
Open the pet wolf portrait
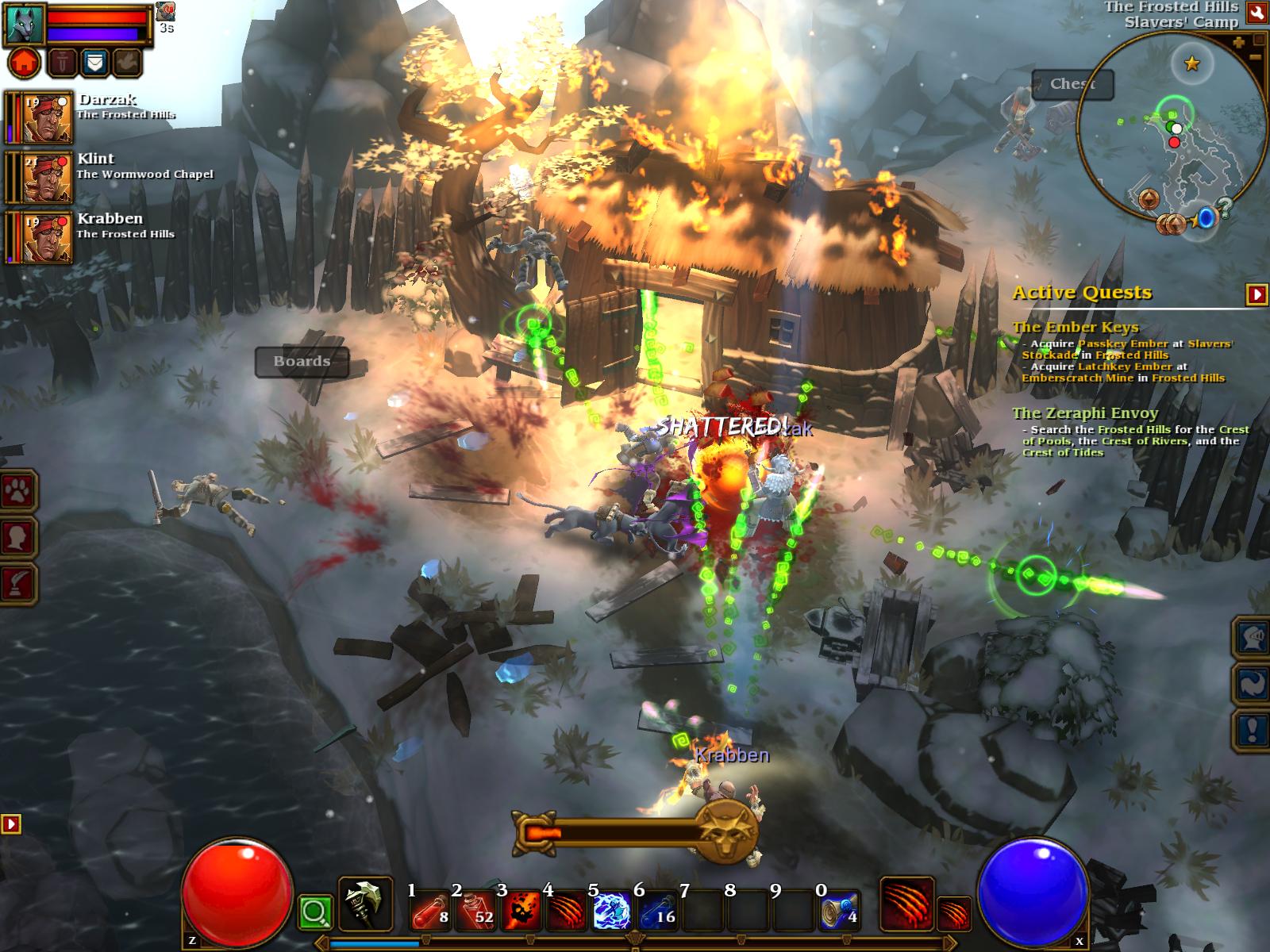point(24,24)
